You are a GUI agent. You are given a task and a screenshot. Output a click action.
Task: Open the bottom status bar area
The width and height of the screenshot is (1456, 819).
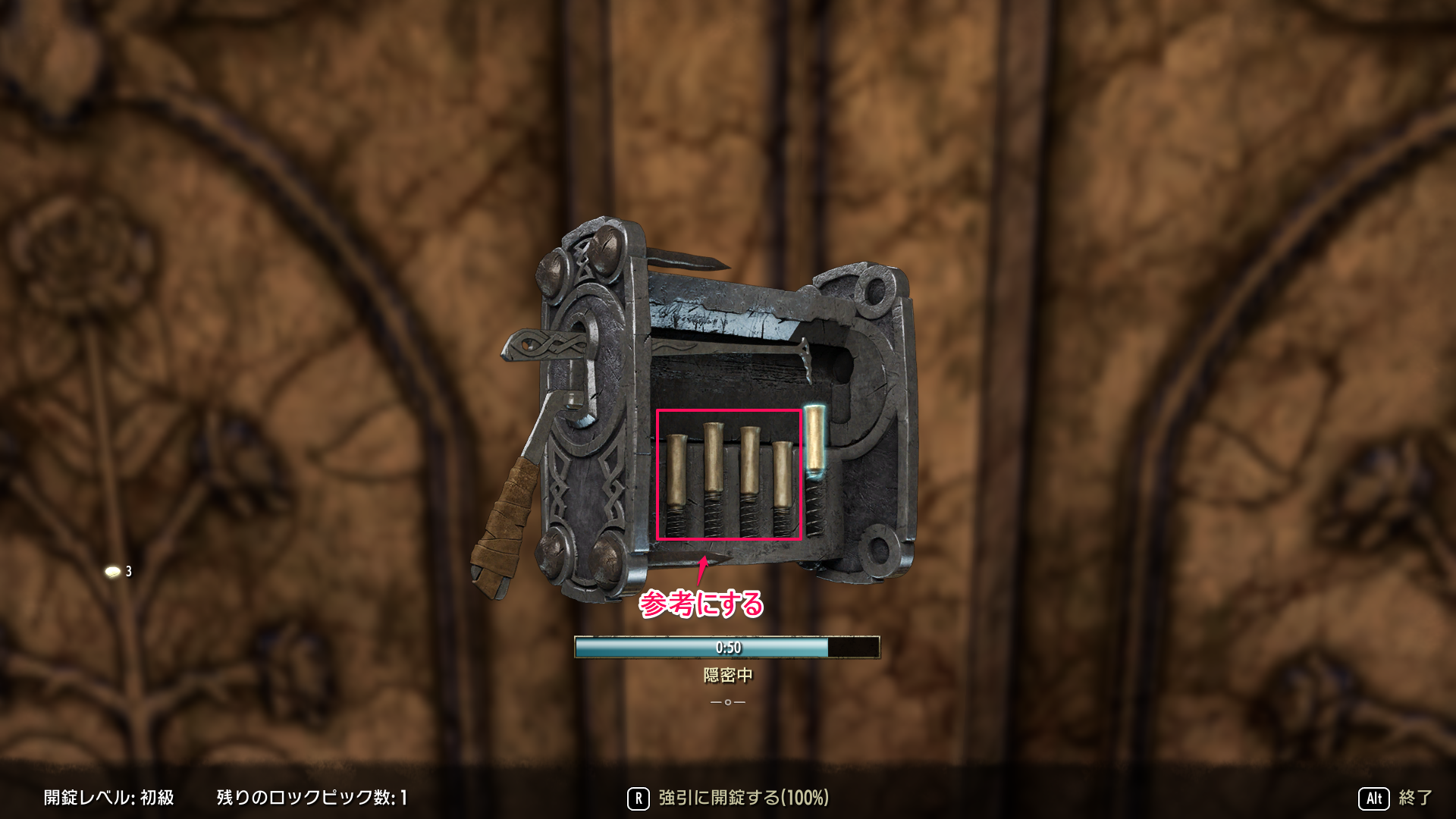pyautogui.click(x=728, y=797)
